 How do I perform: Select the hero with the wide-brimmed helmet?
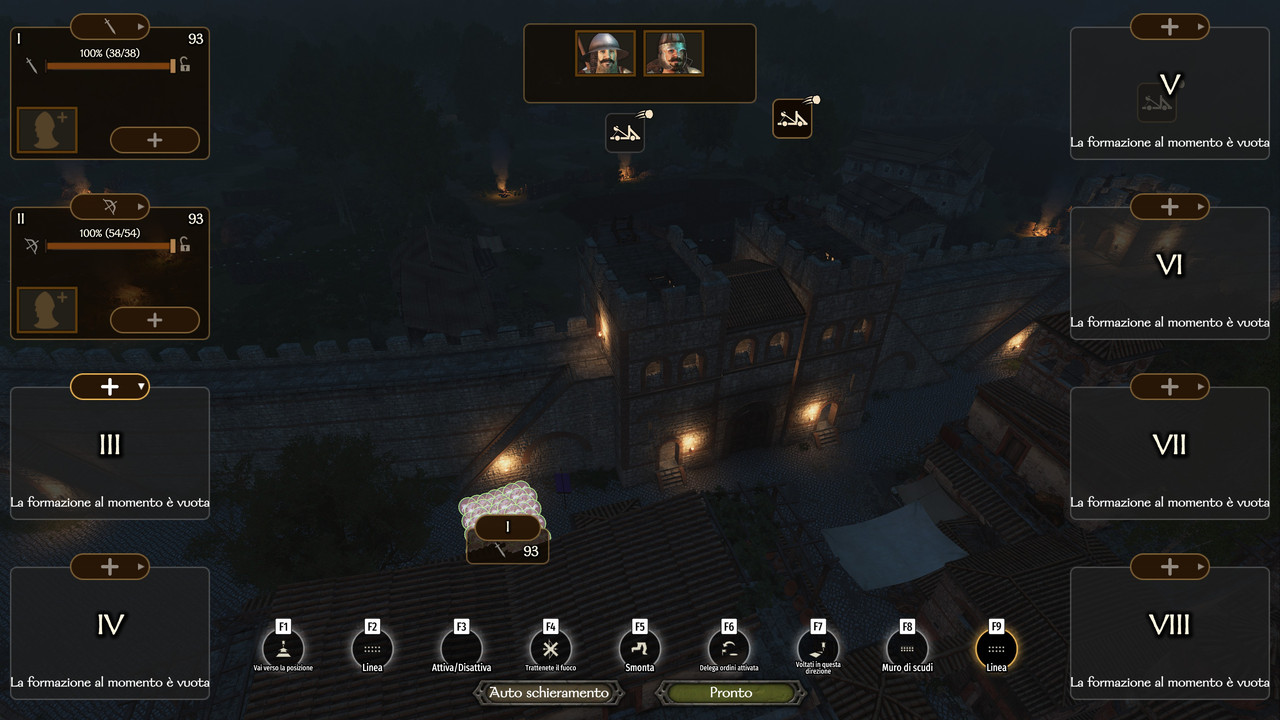coord(605,53)
